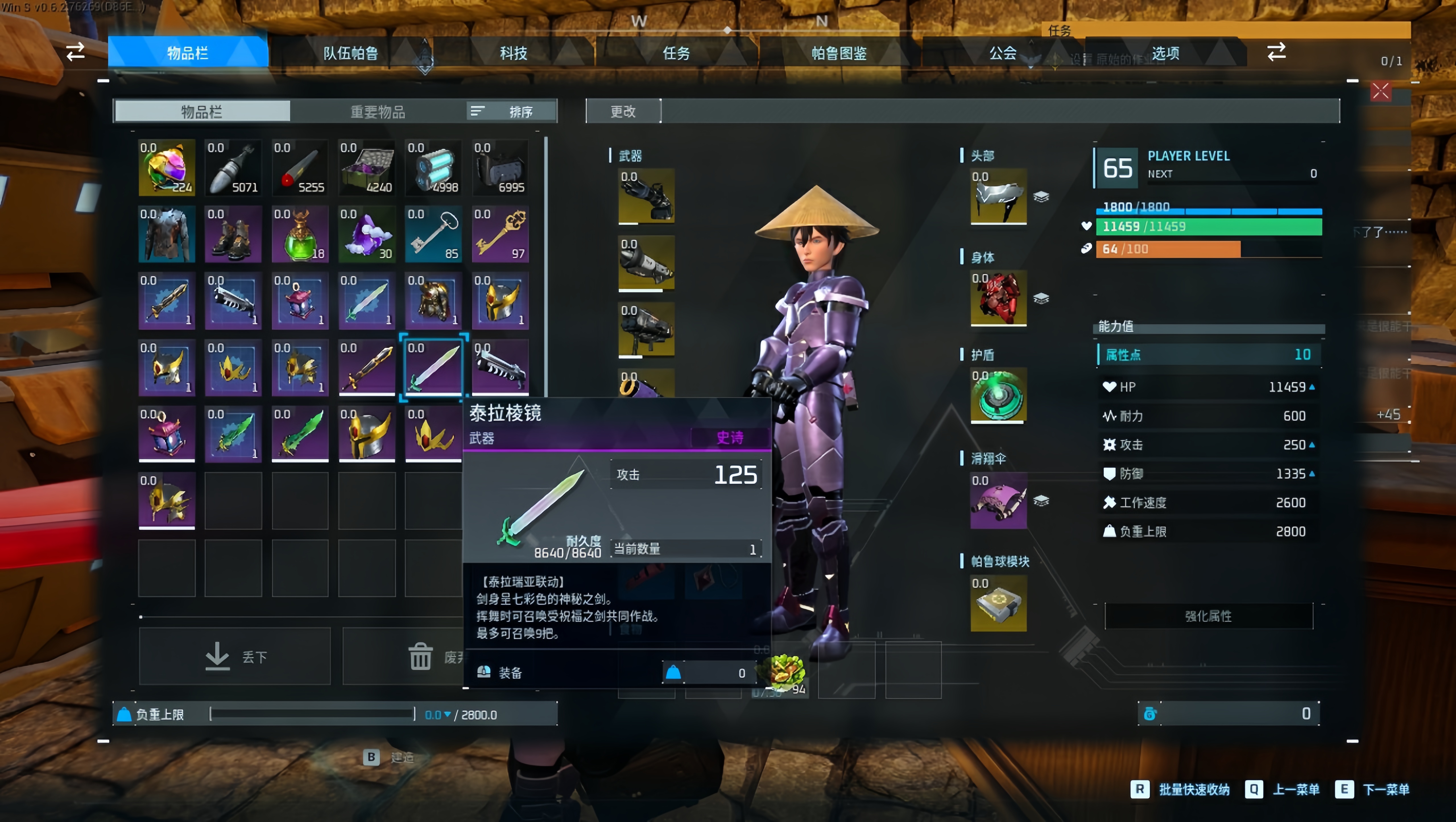Screen dimensions: 1456x822
Task: Select the 属性点 row
Action: pyautogui.click(x=1208, y=355)
